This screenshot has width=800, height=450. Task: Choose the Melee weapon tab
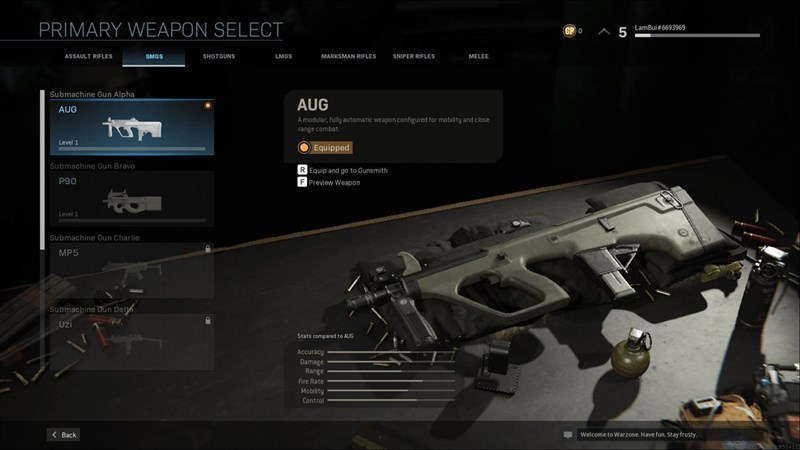[x=479, y=56]
